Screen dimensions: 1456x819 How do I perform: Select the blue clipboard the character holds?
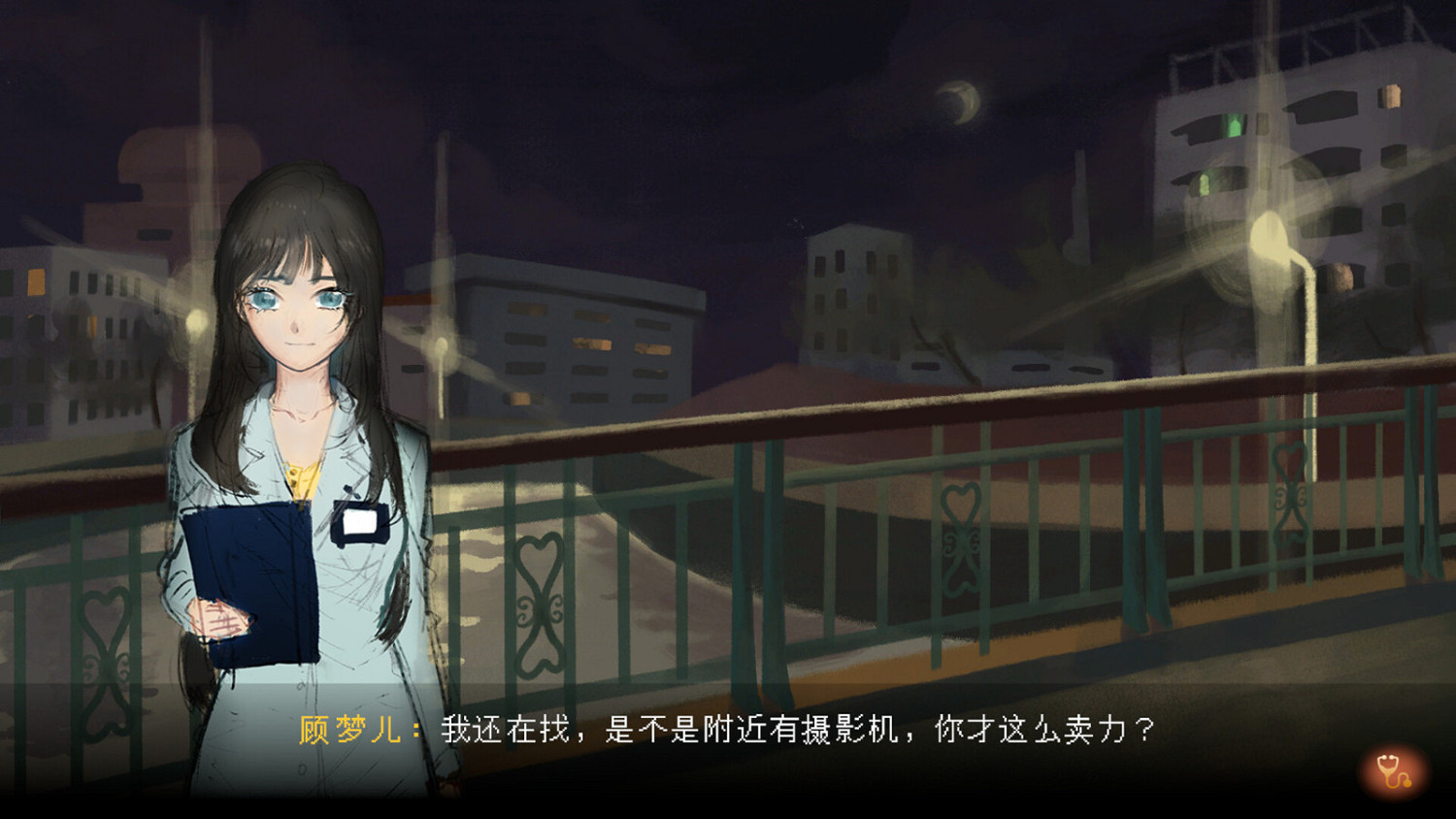coord(250,573)
